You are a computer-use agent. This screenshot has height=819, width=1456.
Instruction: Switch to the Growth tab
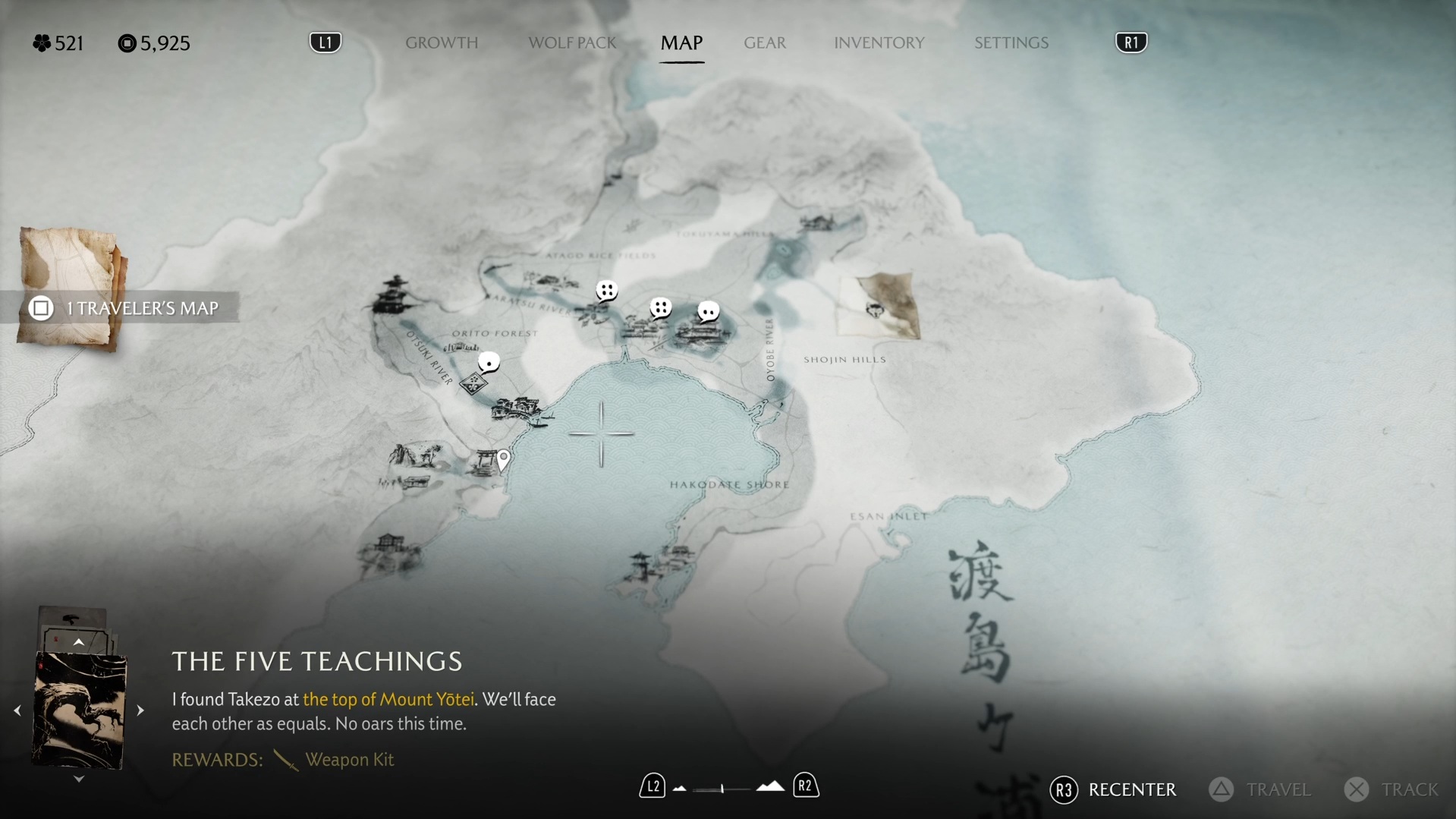pyautogui.click(x=441, y=43)
